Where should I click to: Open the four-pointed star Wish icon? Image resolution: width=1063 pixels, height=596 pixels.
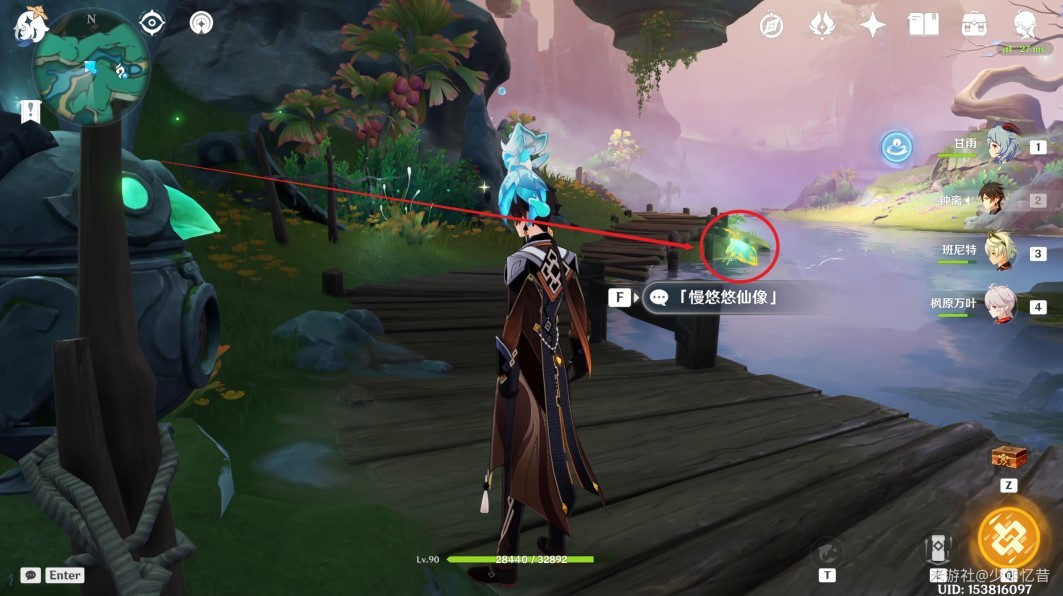click(x=873, y=26)
